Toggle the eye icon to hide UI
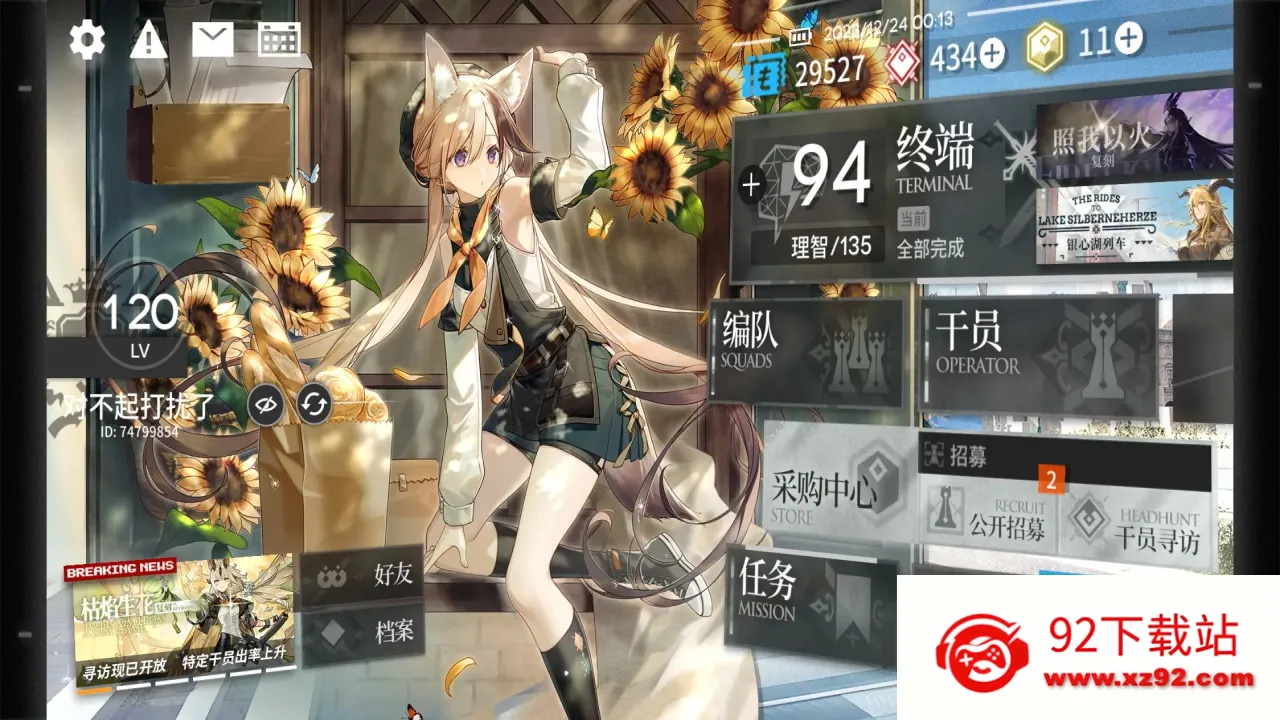 tap(265, 403)
